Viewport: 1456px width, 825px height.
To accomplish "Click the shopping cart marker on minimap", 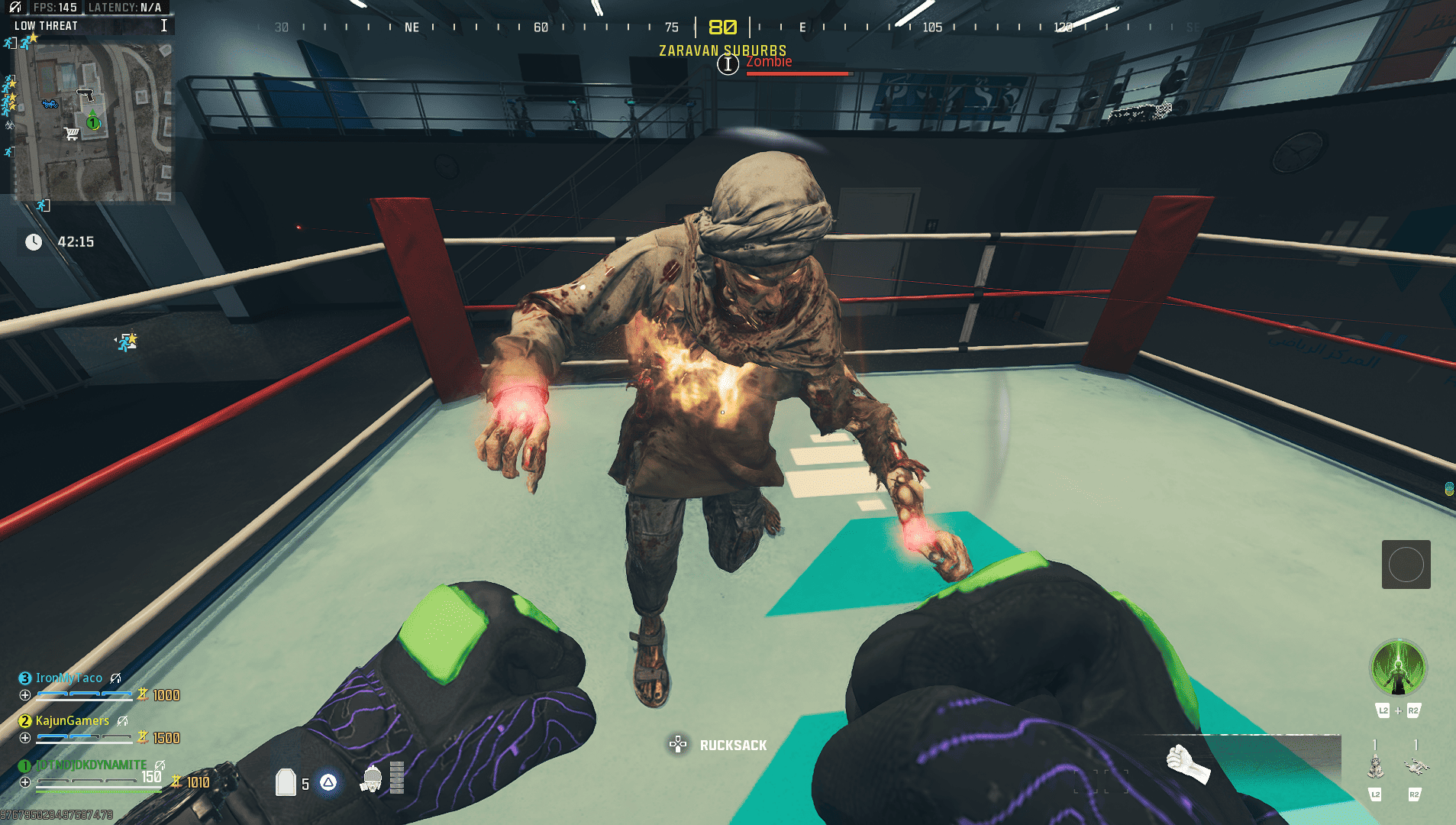I will 72,134.
